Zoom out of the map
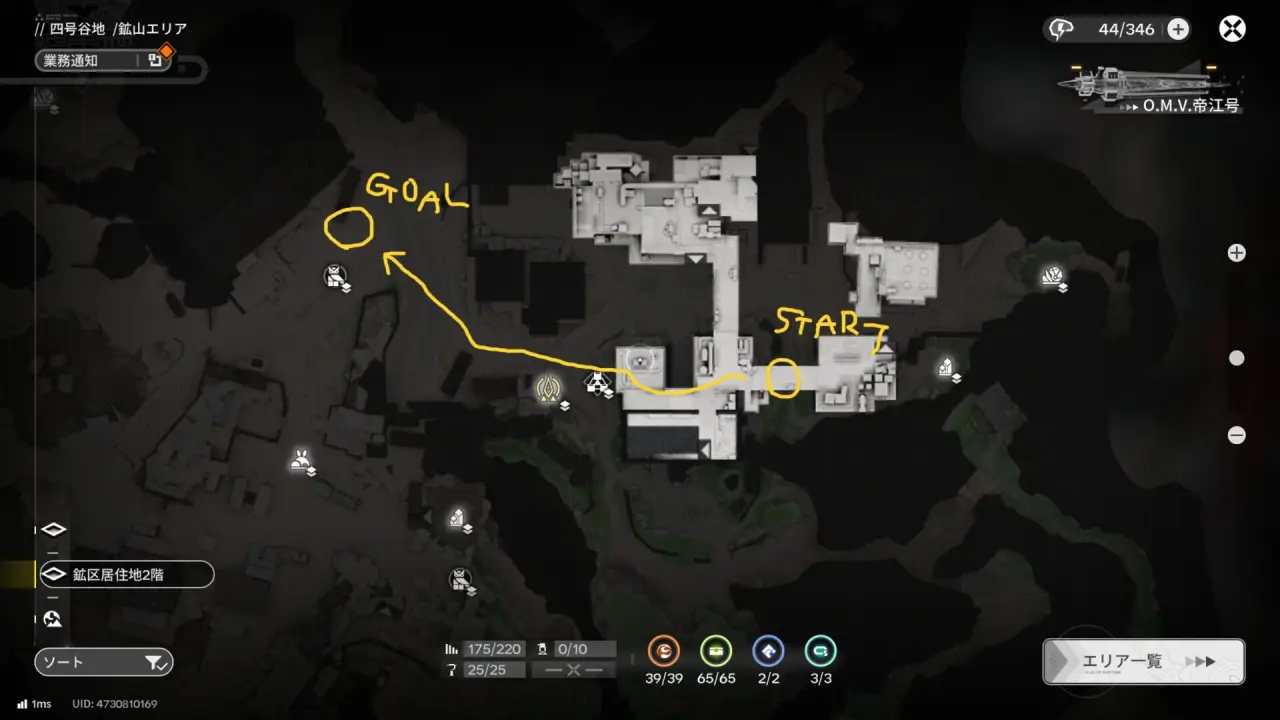Viewport: 1280px width, 720px height. coord(1237,435)
